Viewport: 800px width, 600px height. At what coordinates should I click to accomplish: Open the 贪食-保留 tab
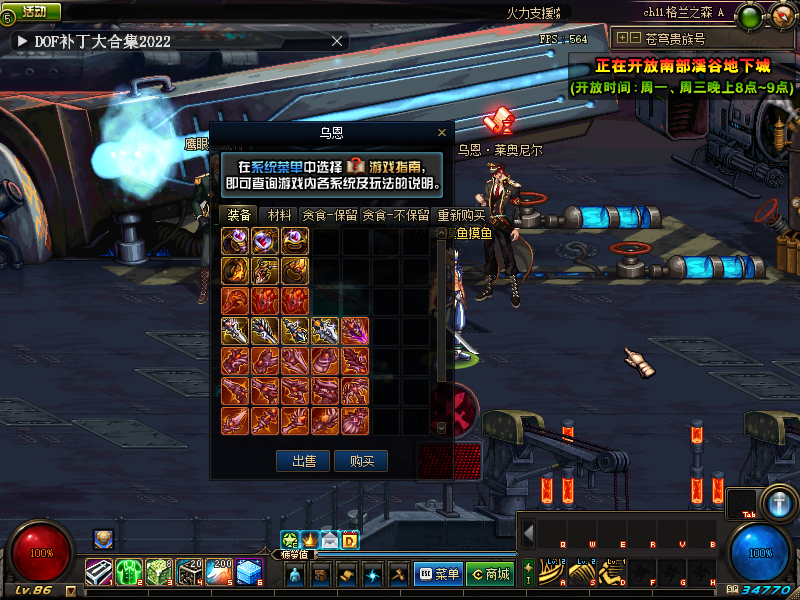(330, 215)
